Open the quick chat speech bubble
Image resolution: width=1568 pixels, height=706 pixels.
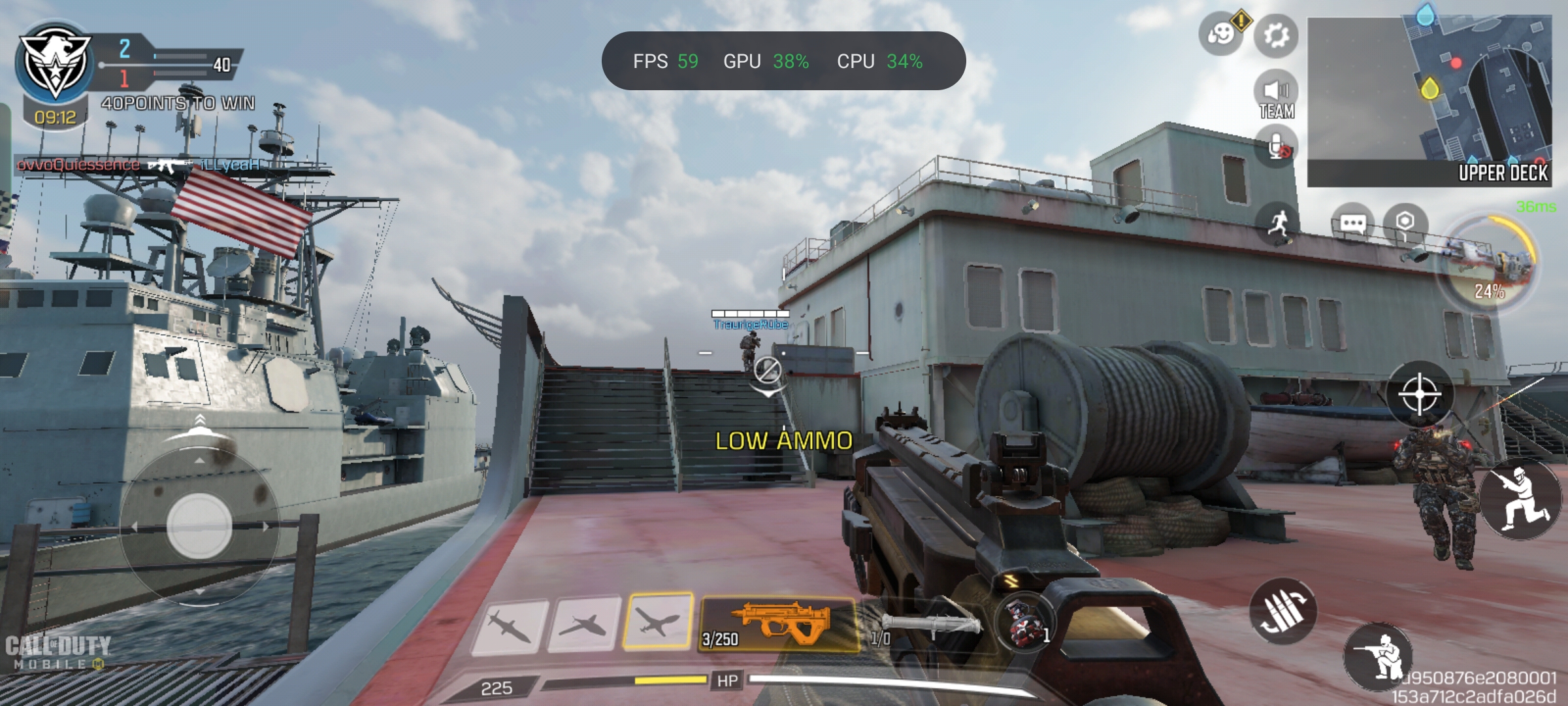pyautogui.click(x=1352, y=224)
